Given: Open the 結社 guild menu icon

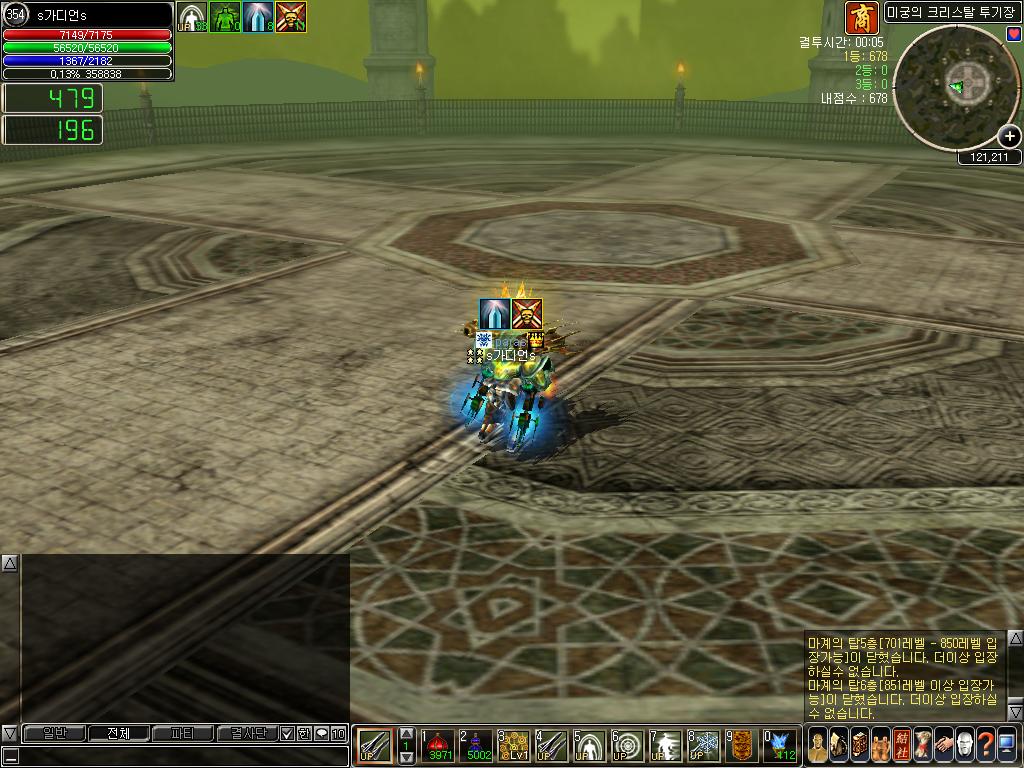Looking at the screenshot, I should (x=901, y=745).
